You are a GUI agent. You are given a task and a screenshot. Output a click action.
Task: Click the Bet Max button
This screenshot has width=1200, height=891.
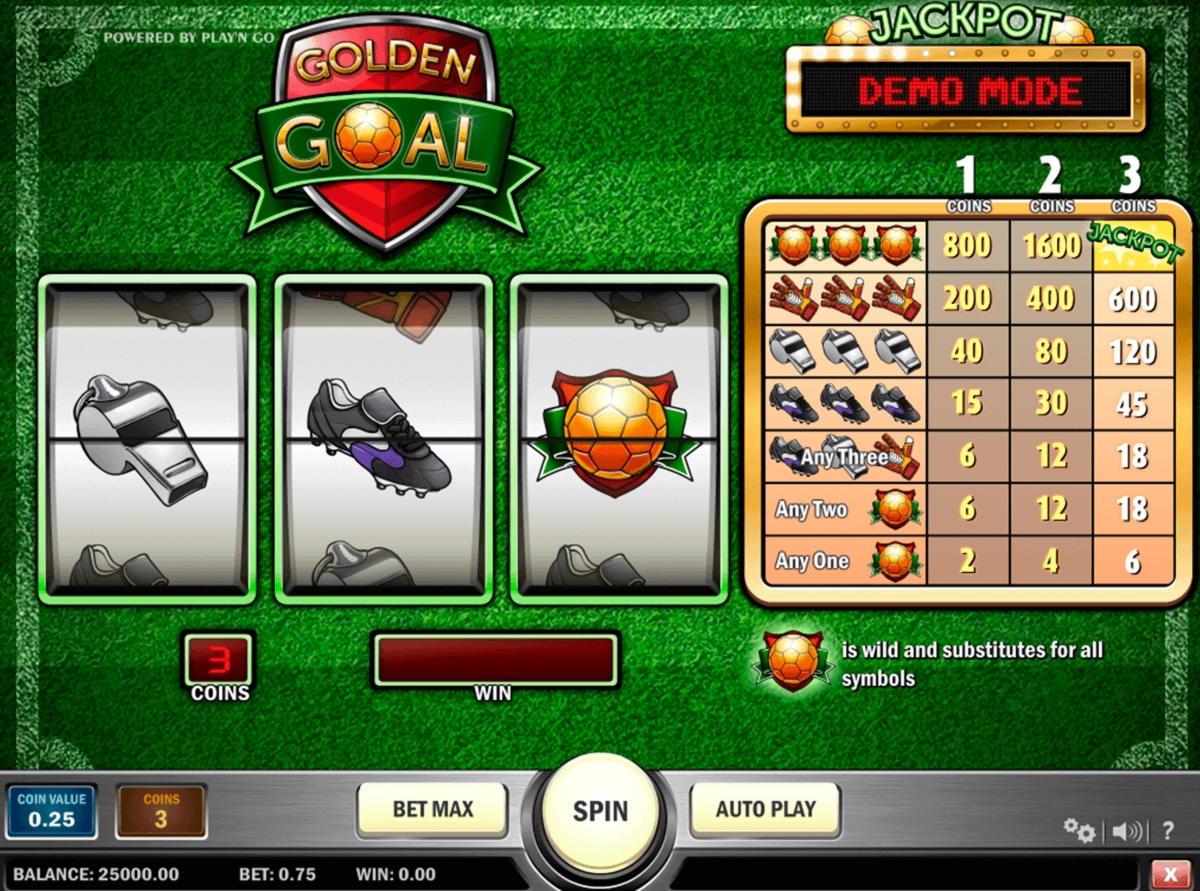tap(432, 809)
